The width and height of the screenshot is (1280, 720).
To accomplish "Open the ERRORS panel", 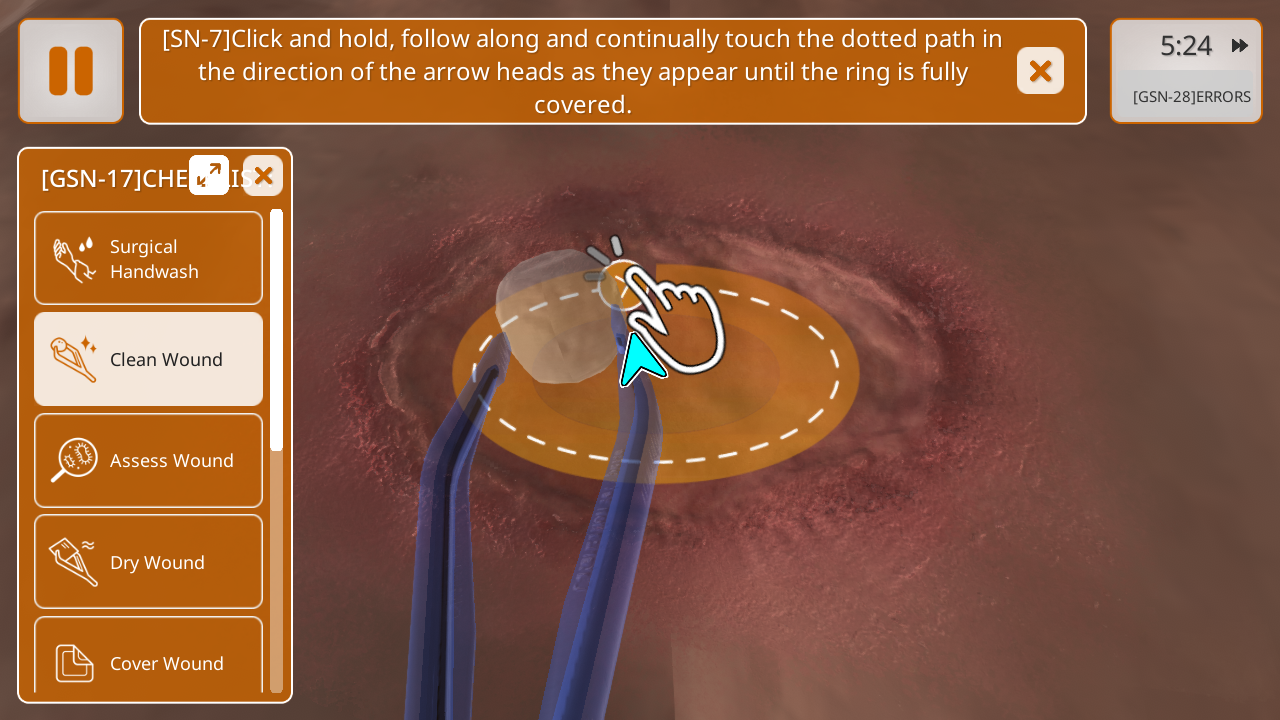I will point(1191,97).
